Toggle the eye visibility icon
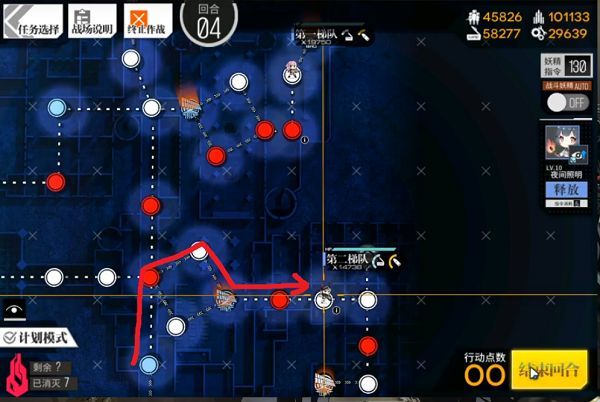Viewport: 600px width, 402px height. tap(14, 311)
